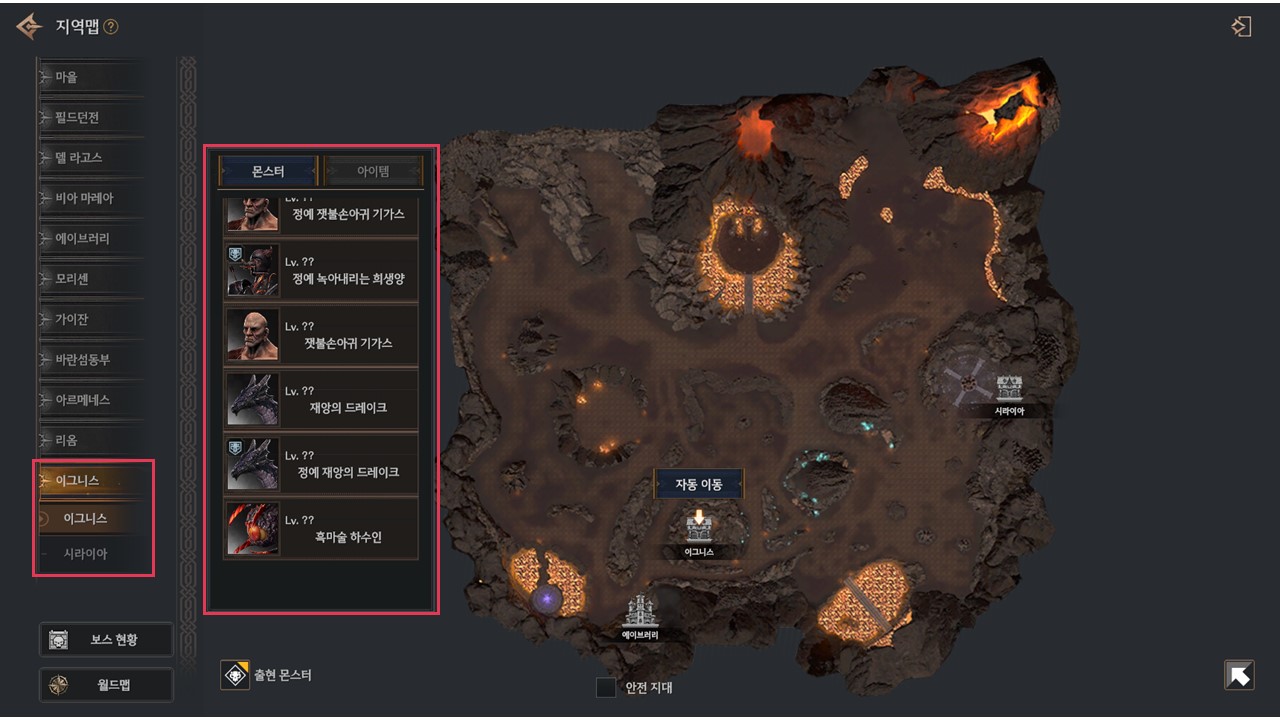The image size is (1280, 720).
Task: Open the 지역맵 help question mark
Action: tap(111, 27)
